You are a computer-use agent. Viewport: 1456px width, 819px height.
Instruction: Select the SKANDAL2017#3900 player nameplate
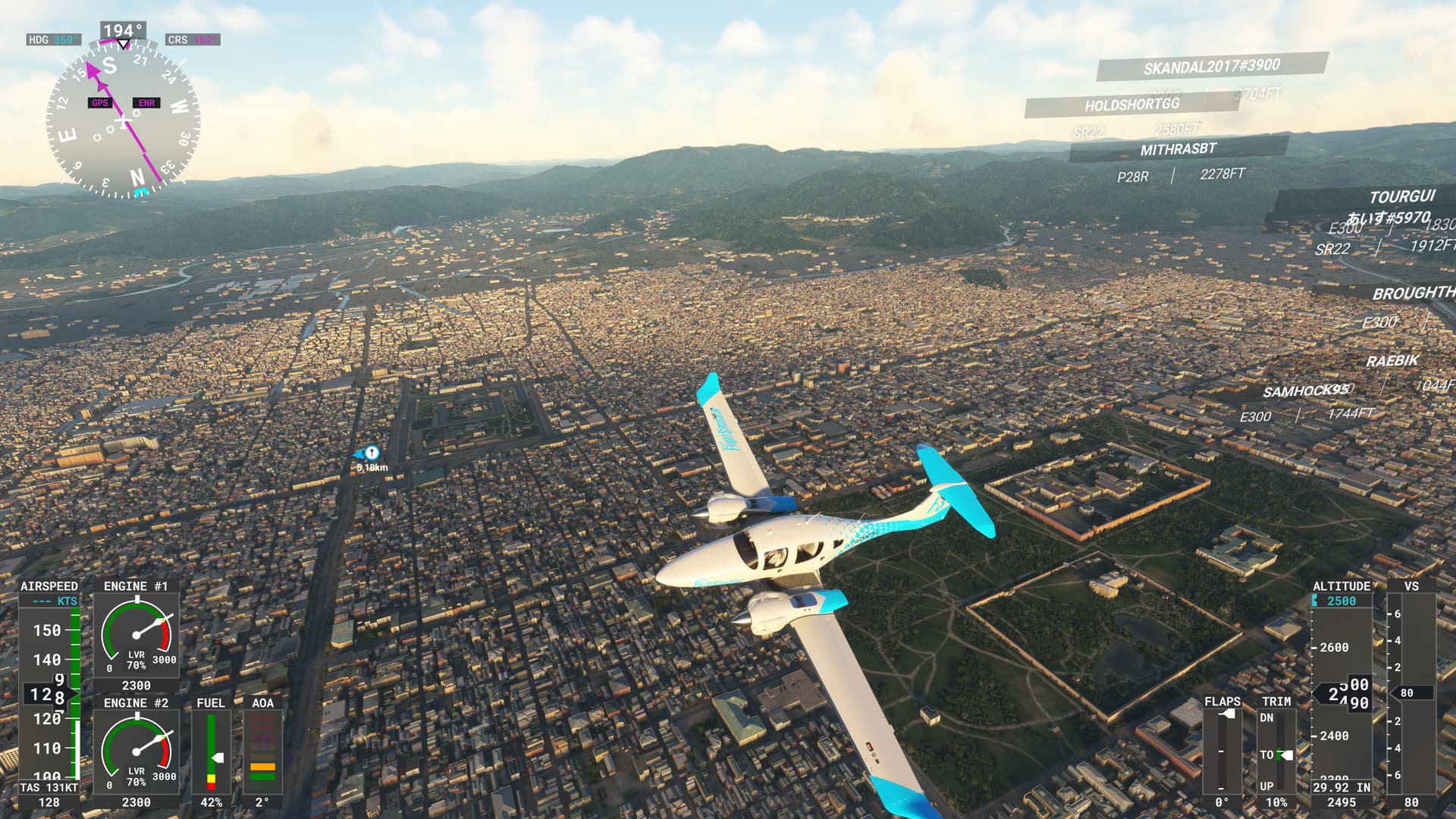1211,67
